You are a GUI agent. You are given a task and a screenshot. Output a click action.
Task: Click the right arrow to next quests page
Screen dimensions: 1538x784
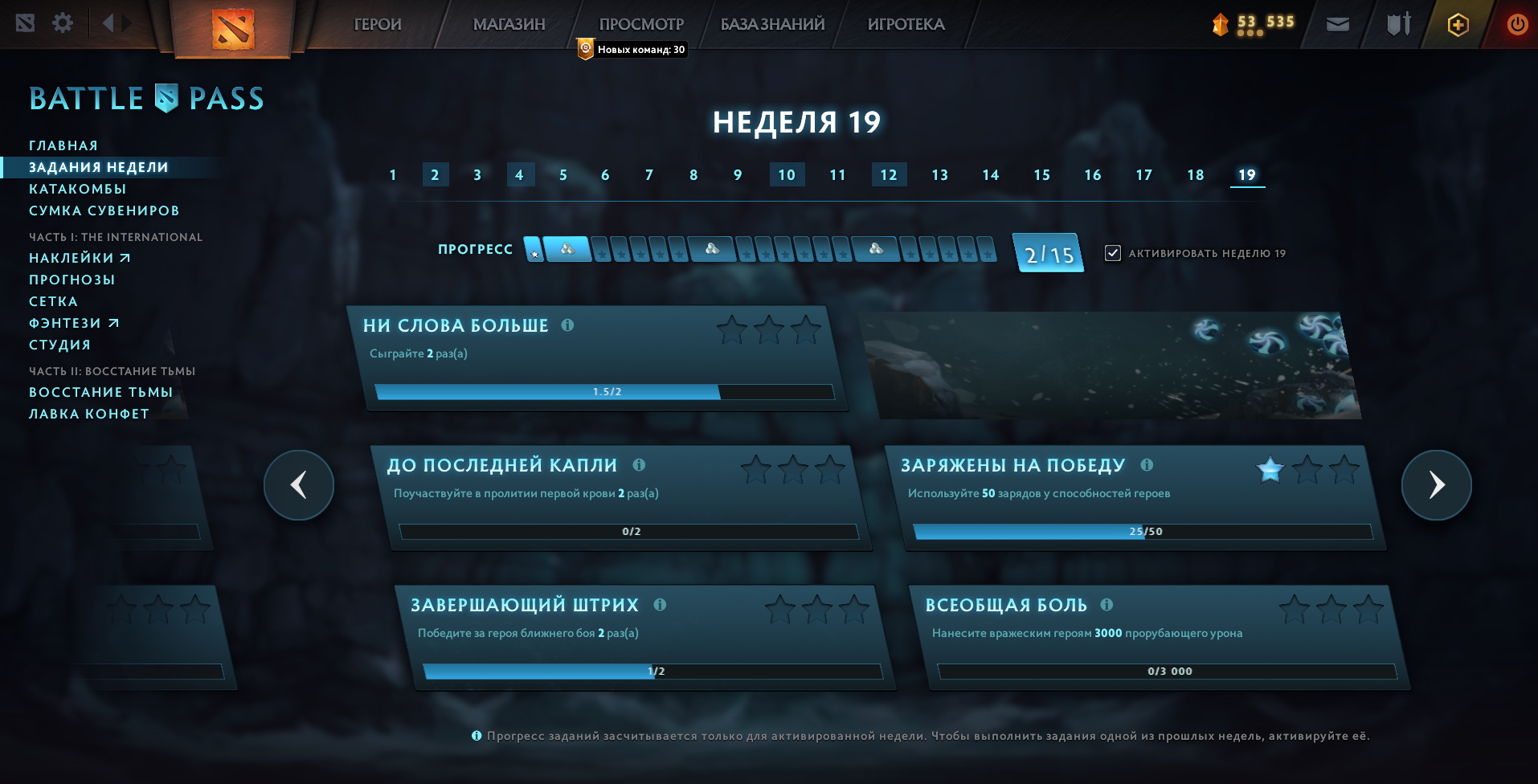[1436, 485]
